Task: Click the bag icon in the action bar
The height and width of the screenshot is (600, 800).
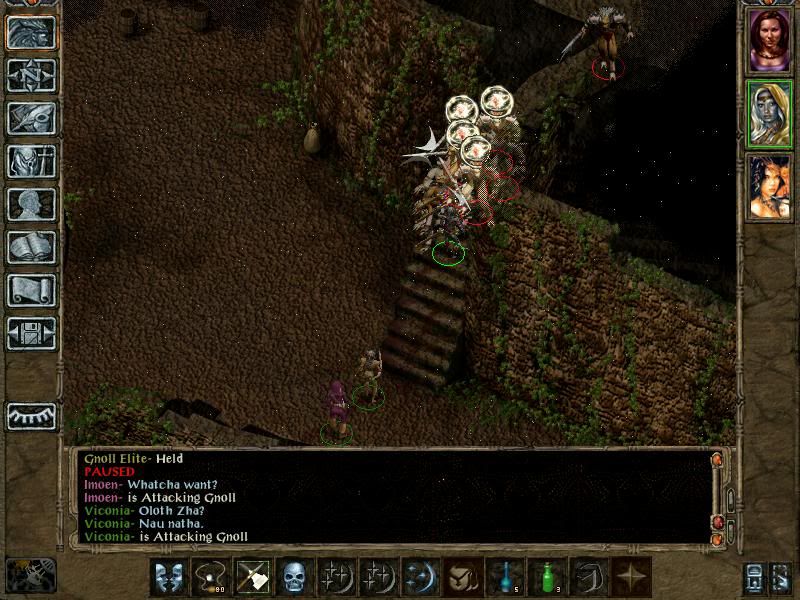Action: click(463, 577)
